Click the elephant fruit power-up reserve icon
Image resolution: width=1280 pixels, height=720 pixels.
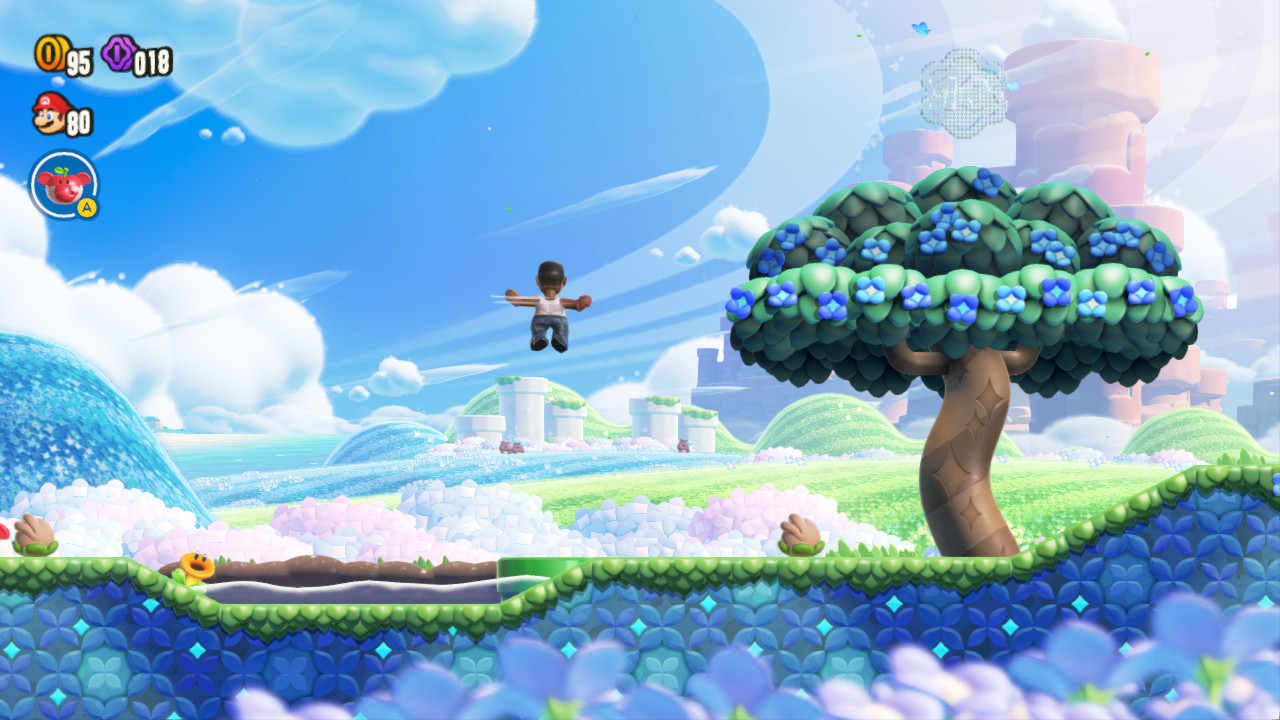[x=62, y=183]
